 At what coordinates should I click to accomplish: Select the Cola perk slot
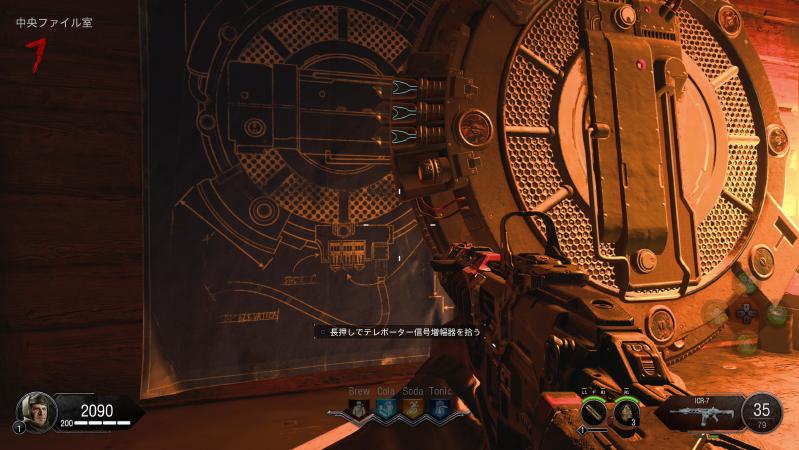point(386,408)
